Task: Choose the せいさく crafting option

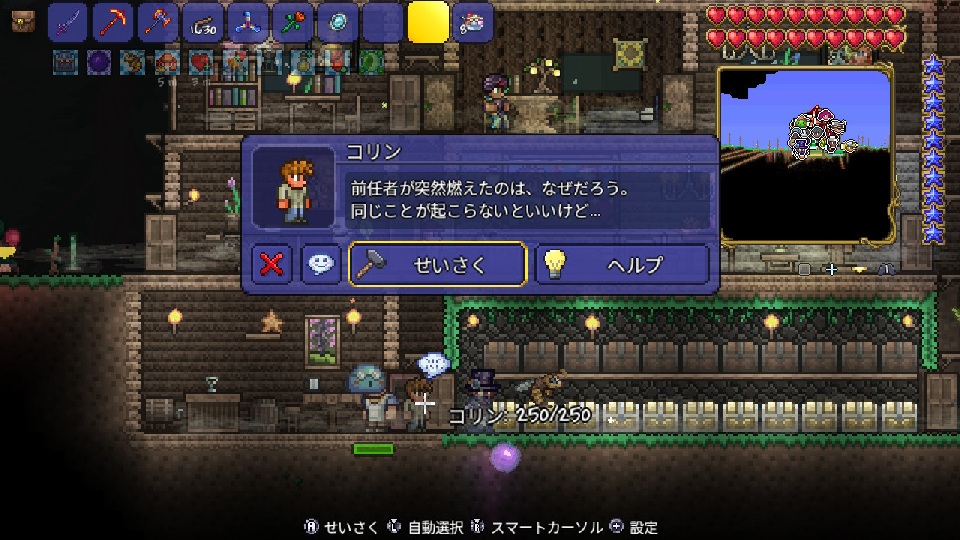Action: click(x=437, y=264)
